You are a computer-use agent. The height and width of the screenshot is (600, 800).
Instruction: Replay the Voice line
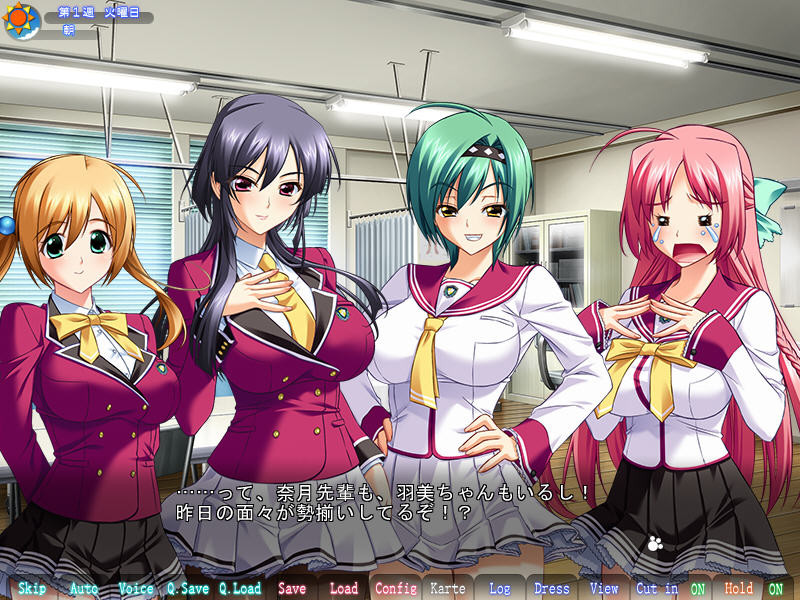136,588
